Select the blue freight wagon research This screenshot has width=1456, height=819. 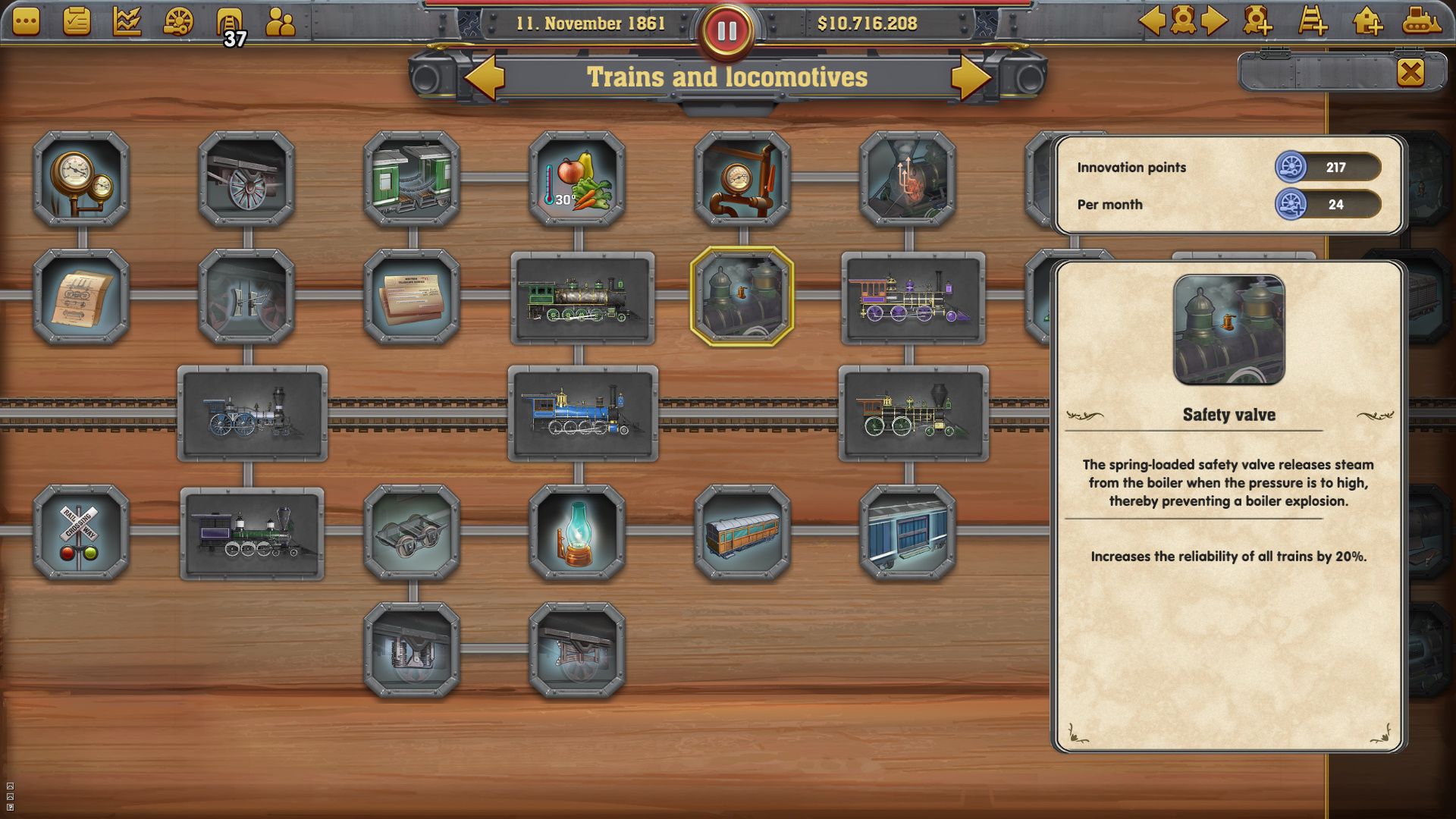(908, 532)
